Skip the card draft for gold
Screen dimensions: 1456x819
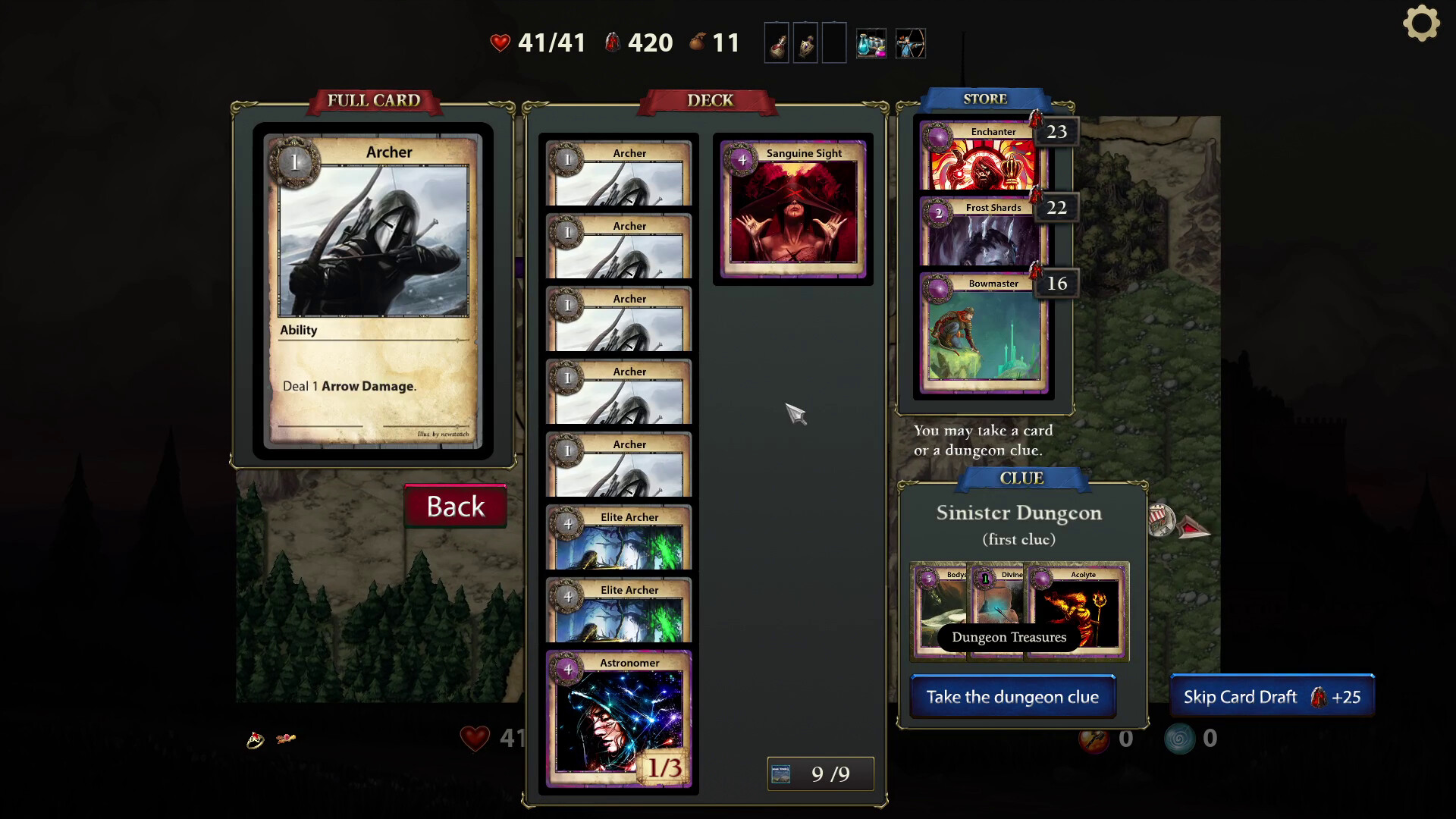[1272, 697]
